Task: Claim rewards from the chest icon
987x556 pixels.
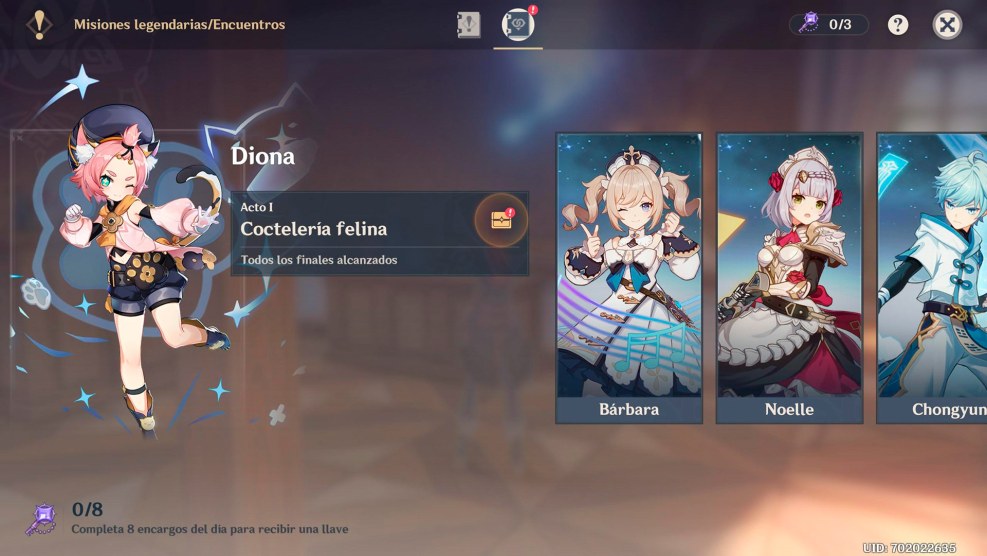Action: (501, 219)
